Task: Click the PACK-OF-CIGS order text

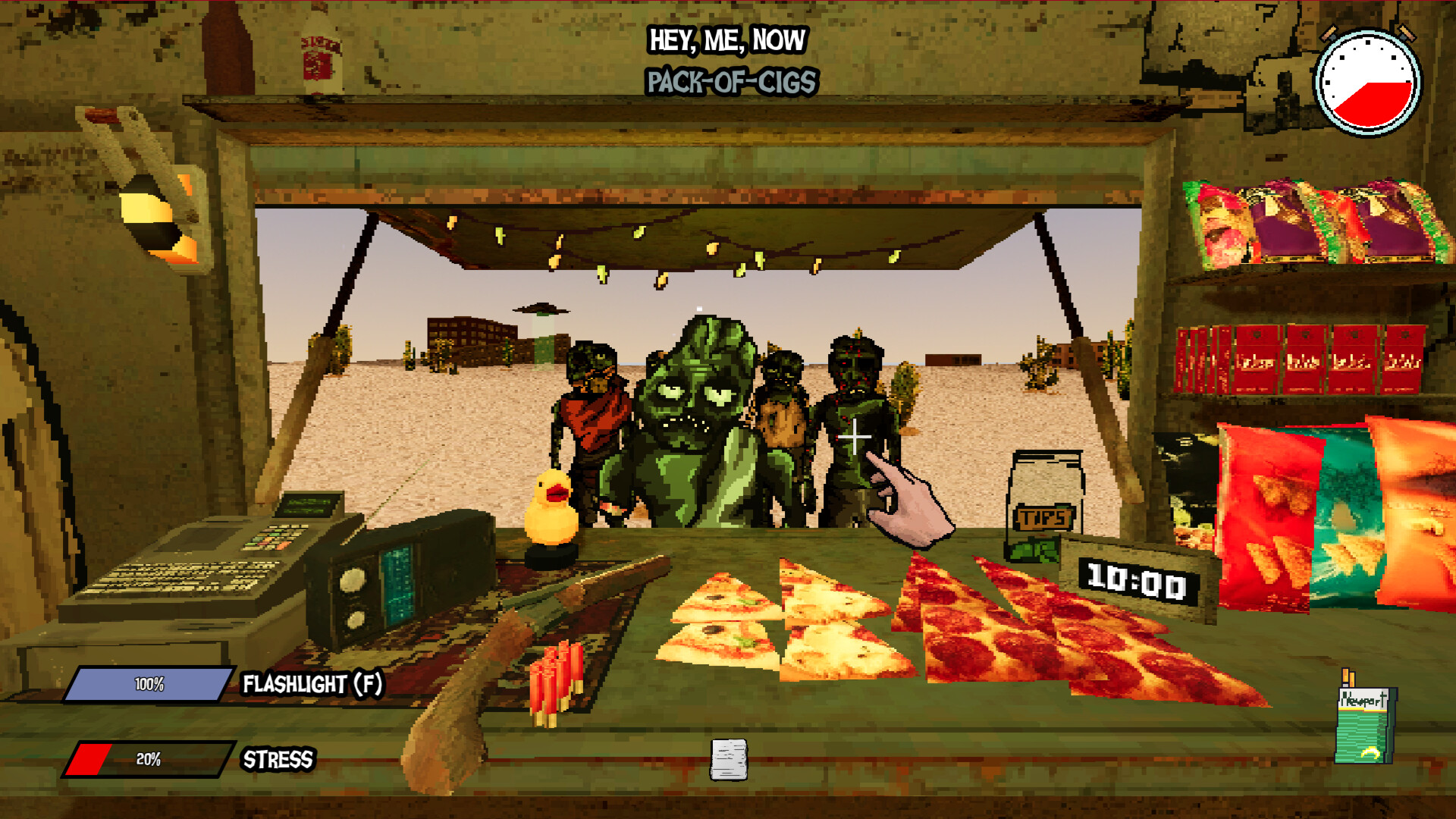Action: tap(730, 80)
